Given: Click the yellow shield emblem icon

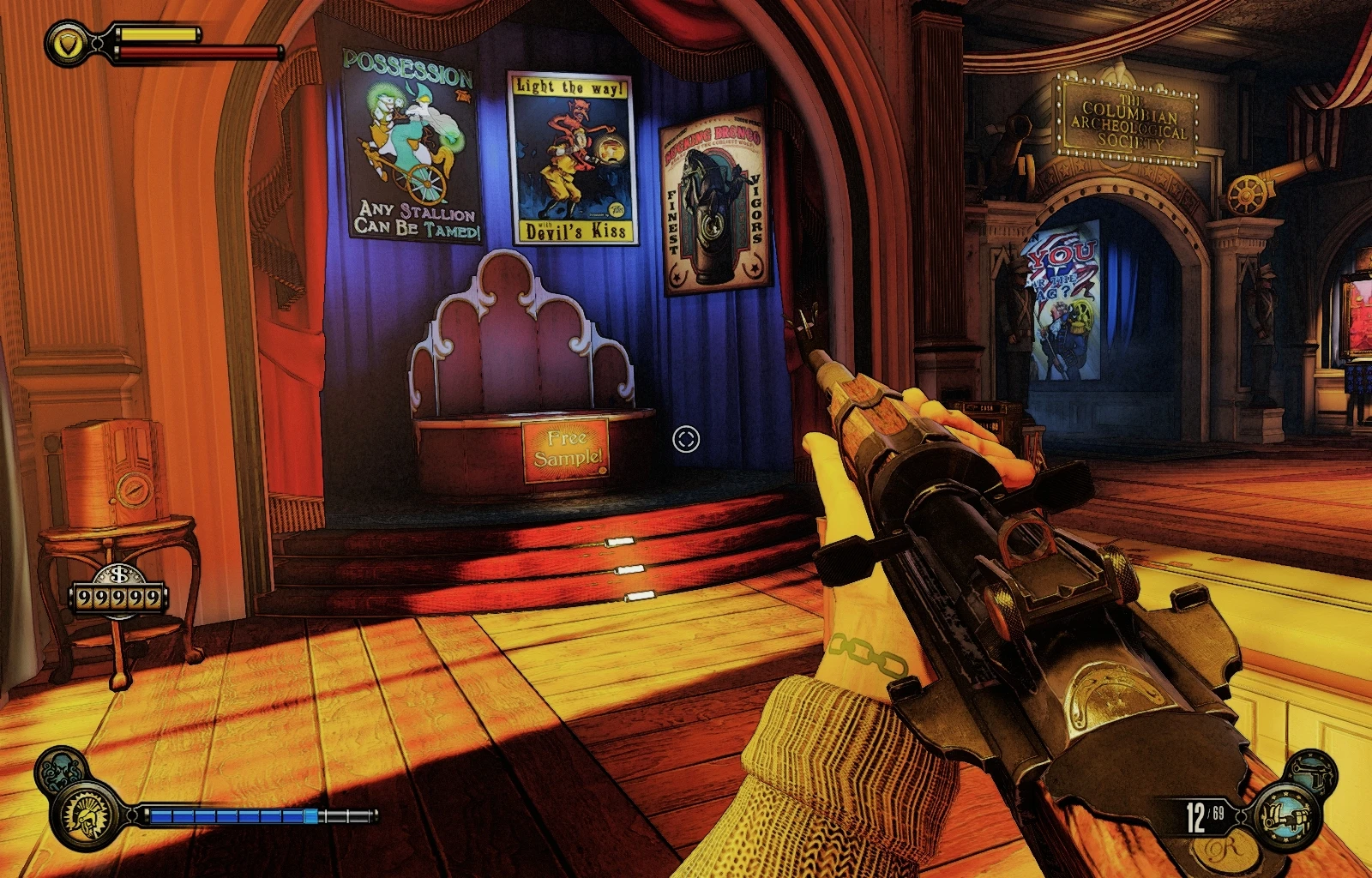Looking at the screenshot, I should pos(69,42).
